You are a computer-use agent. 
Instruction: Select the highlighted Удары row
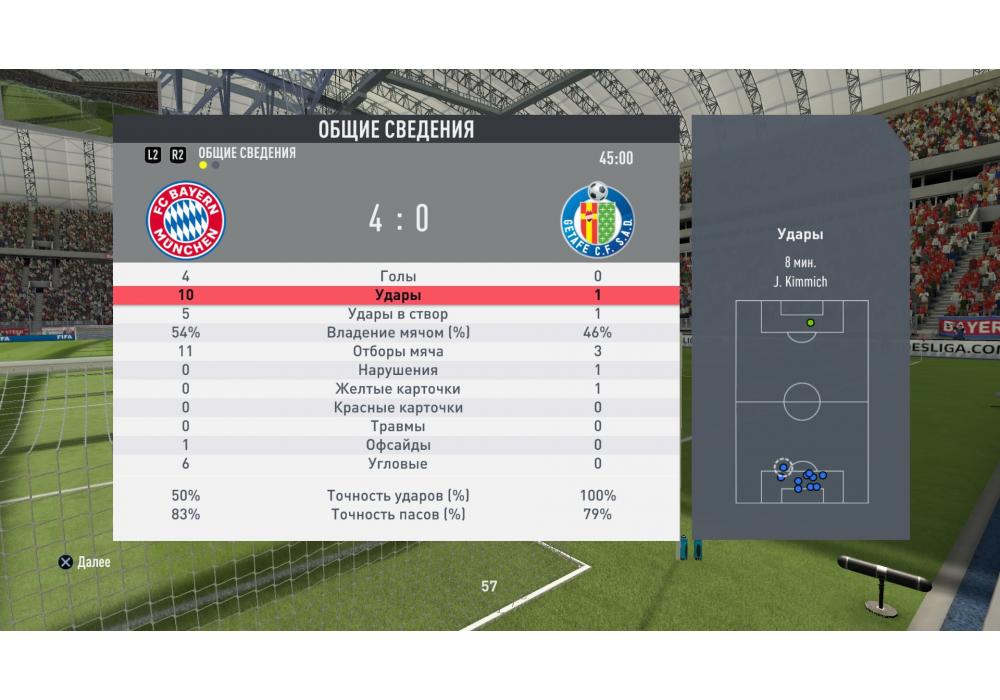pos(397,295)
